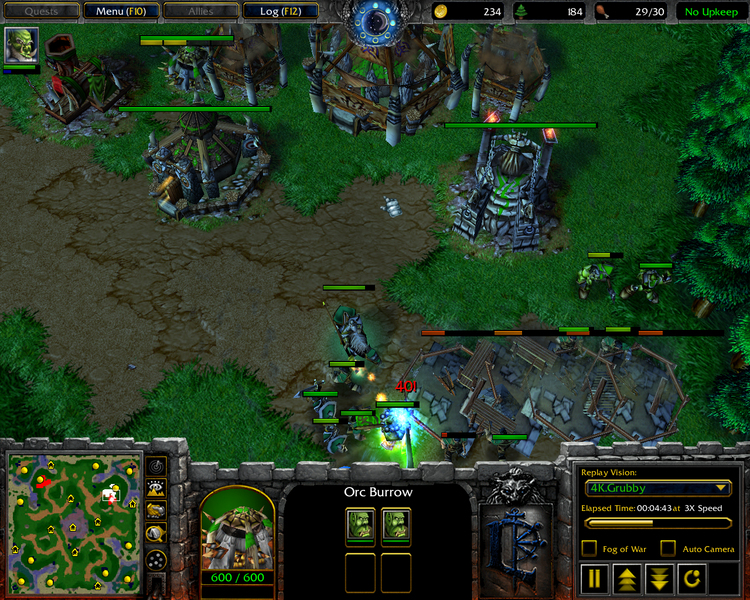Viewport: 750px width, 600px height.
Task: Decrease the replay speed
Action: (658, 578)
